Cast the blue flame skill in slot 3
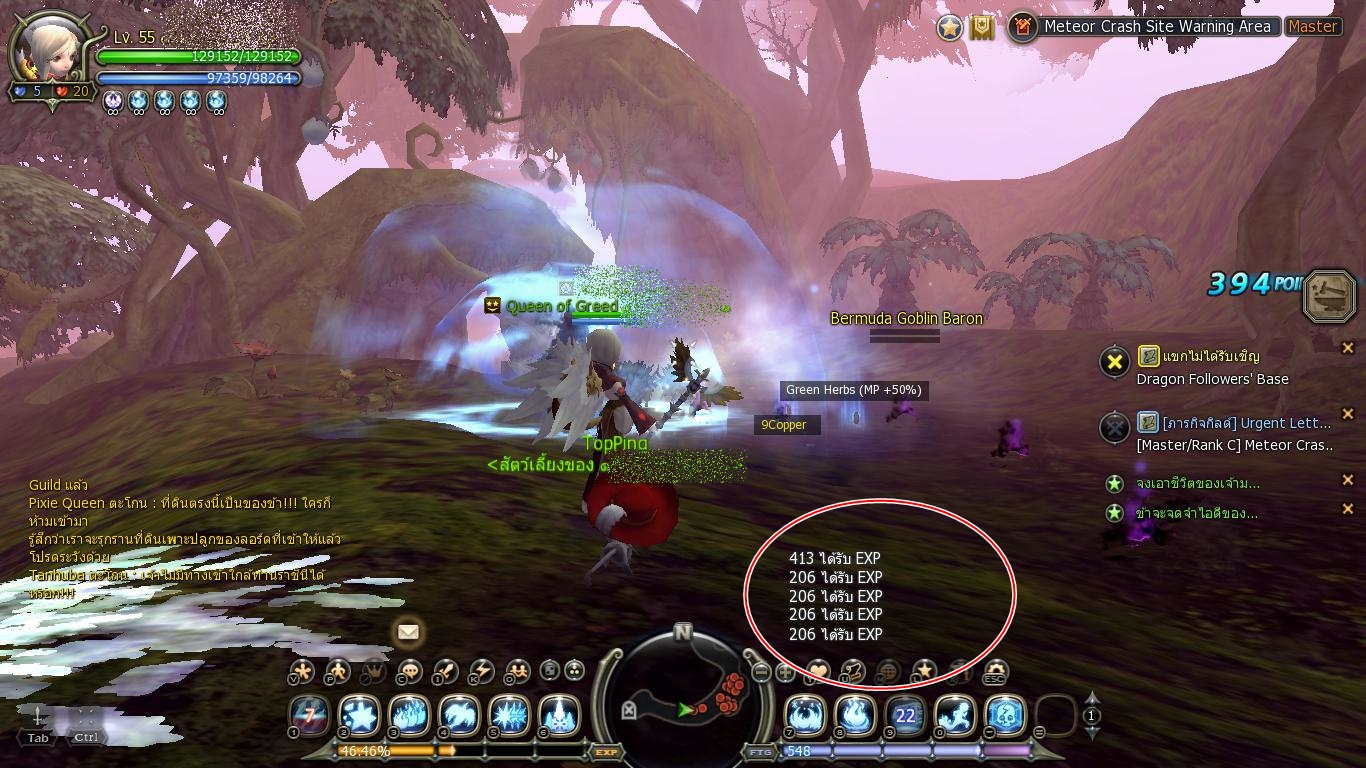Image resolution: width=1366 pixels, height=768 pixels. pyautogui.click(x=408, y=715)
